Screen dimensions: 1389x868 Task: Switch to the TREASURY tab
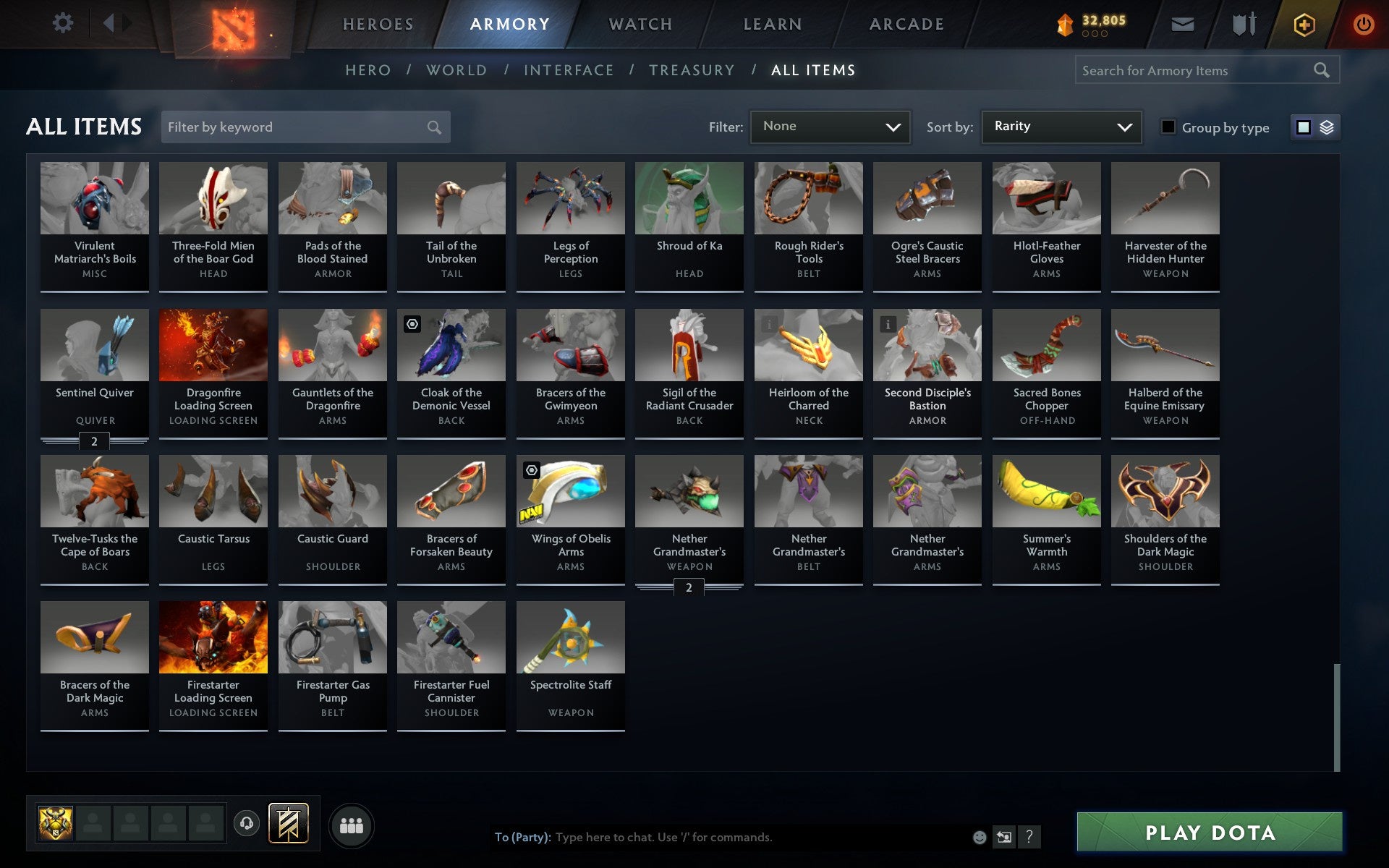click(692, 70)
